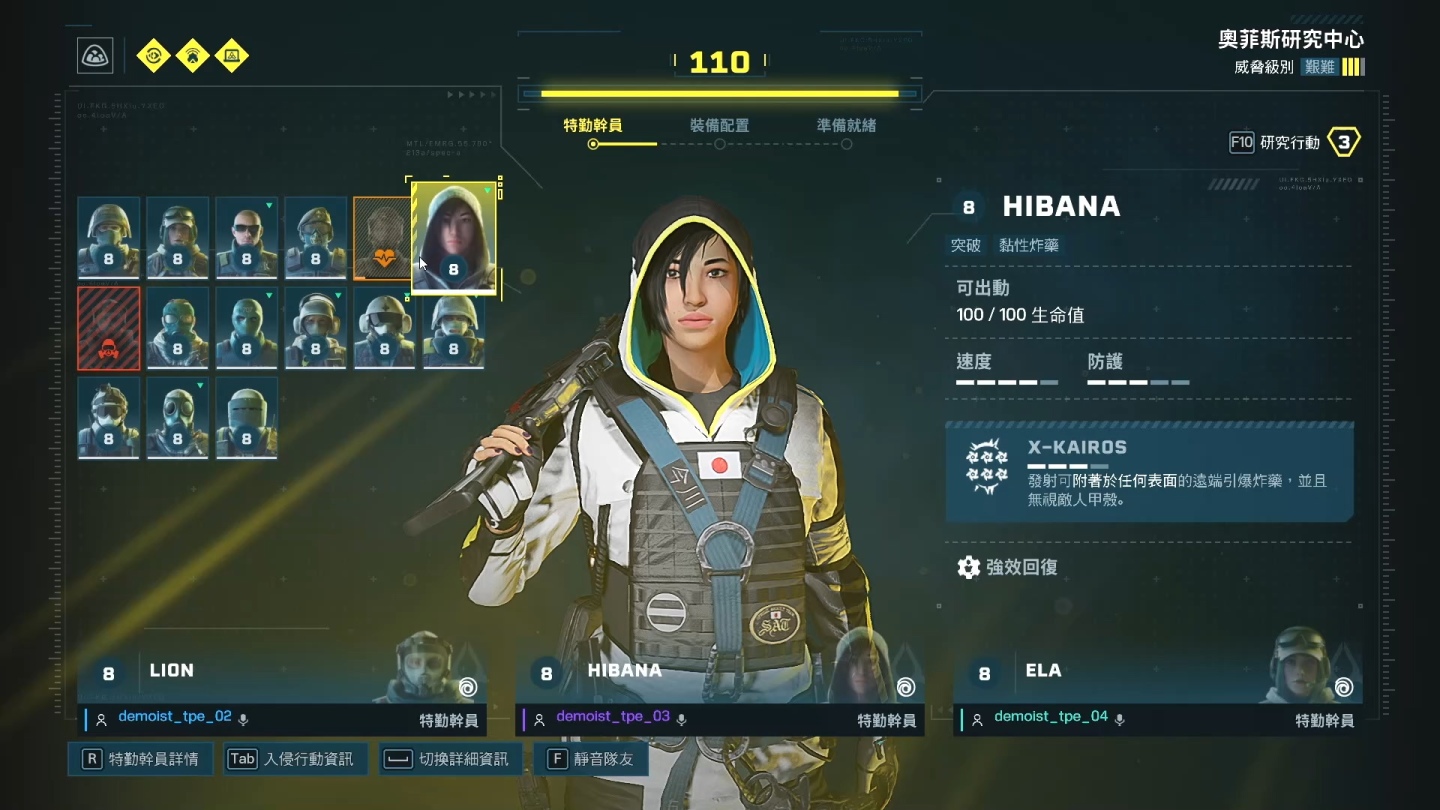The height and width of the screenshot is (810, 1440).
Task: Toggle 切換詳細資訊 detailed info
Action: tap(450, 759)
